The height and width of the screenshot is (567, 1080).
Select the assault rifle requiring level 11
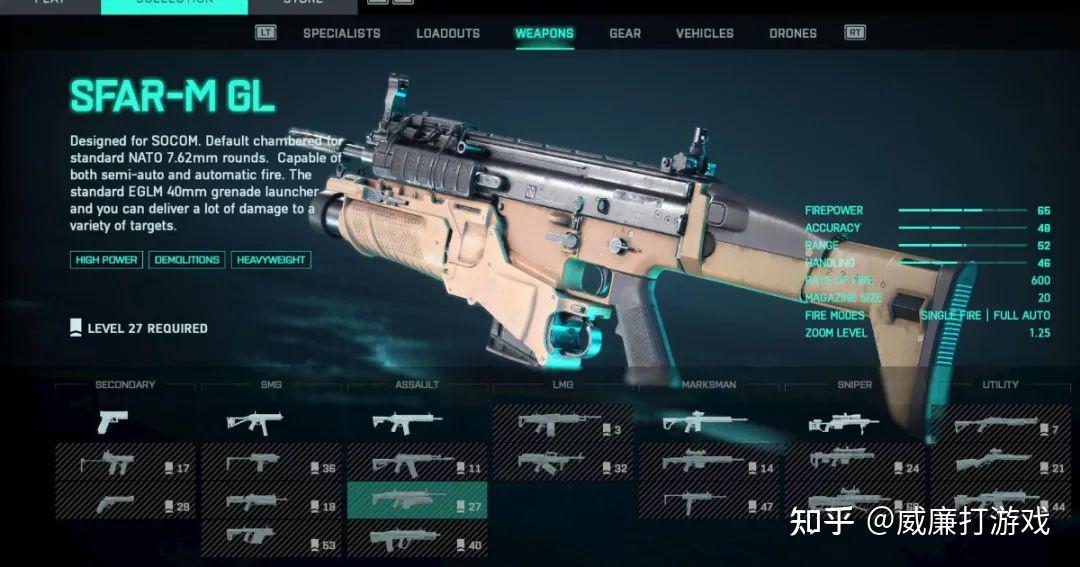point(416,464)
